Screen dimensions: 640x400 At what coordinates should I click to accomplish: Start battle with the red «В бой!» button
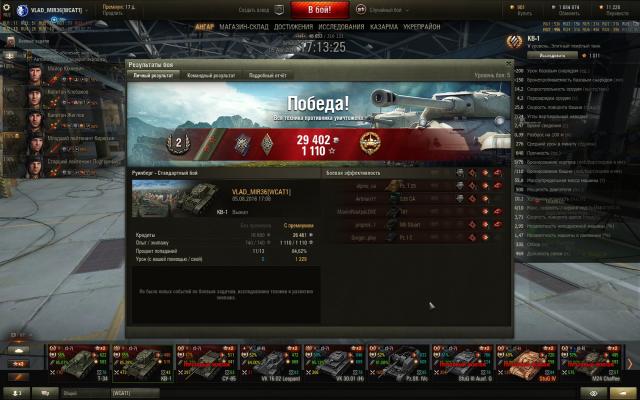320,8
